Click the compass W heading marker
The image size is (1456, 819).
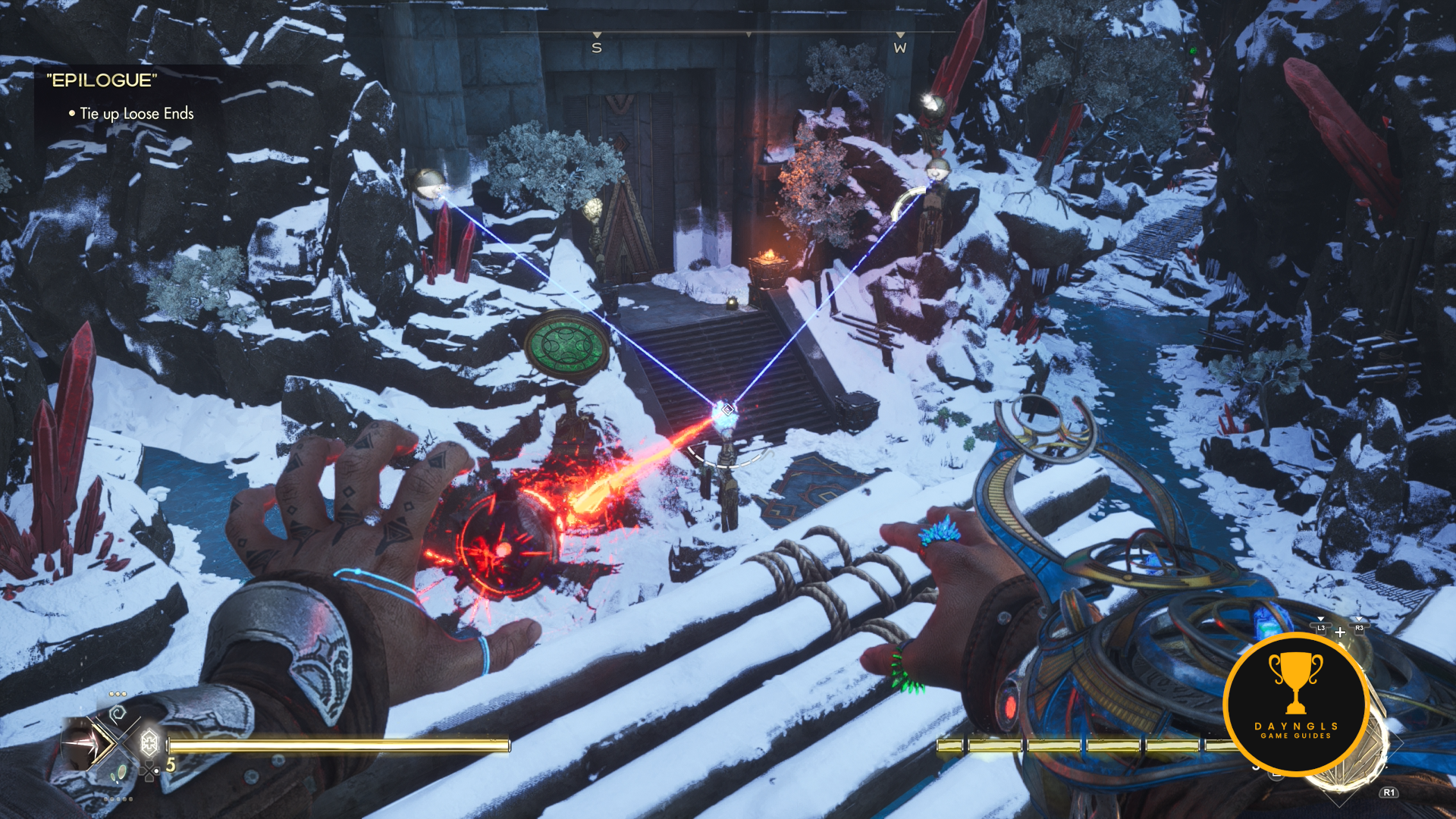(900, 47)
